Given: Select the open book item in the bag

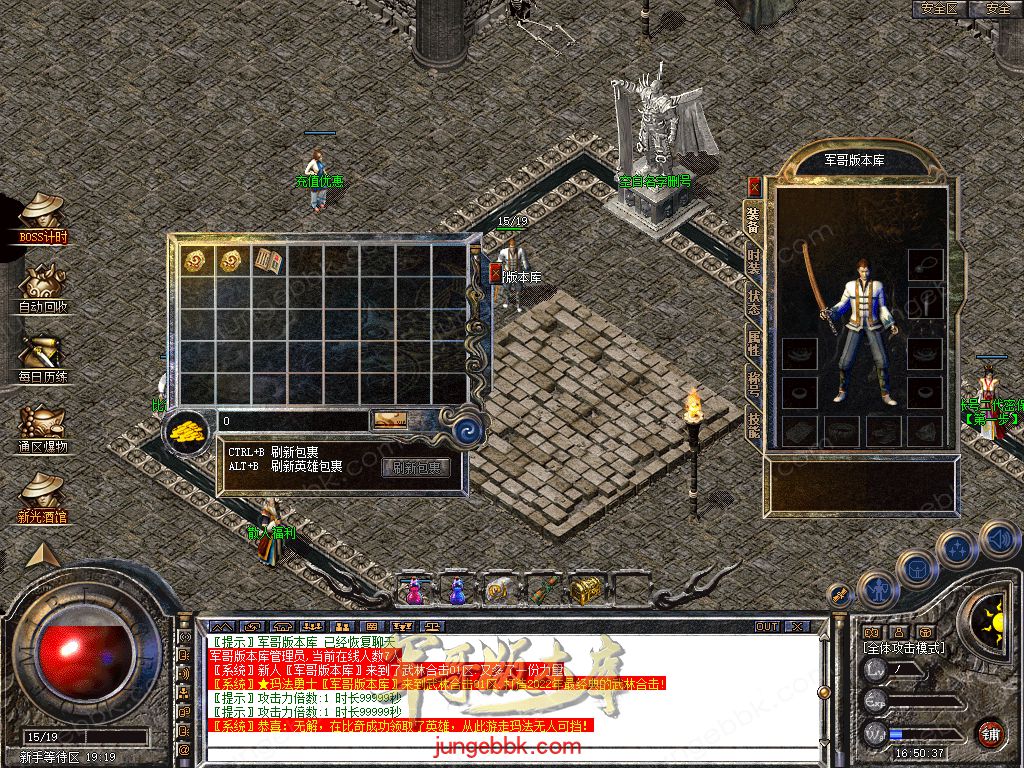Looking at the screenshot, I should click(x=268, y=261).
